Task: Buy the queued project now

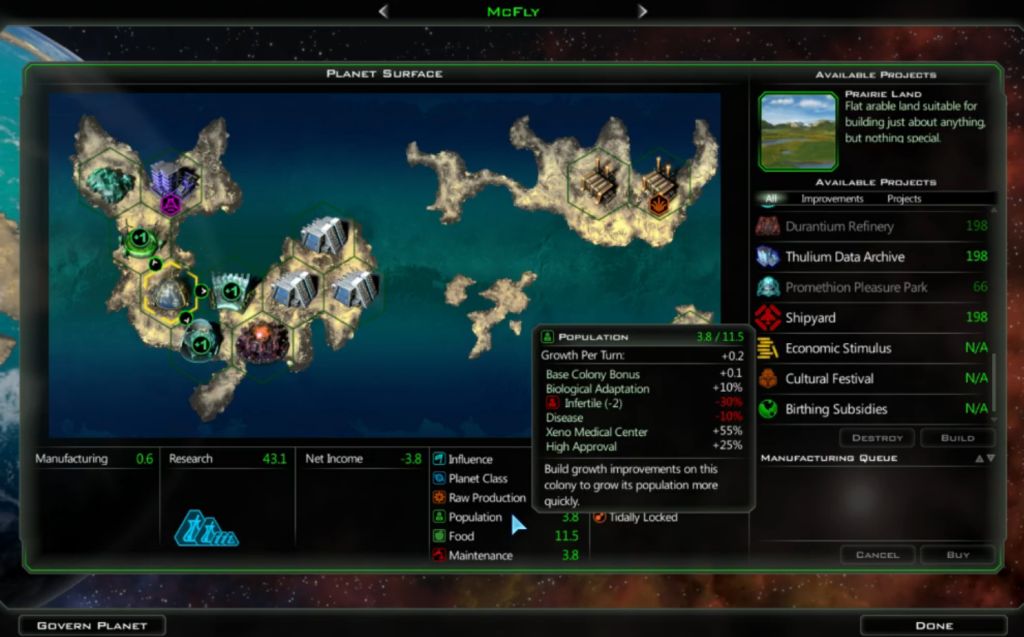Action: pyautogui.click(x=957, y=554)
